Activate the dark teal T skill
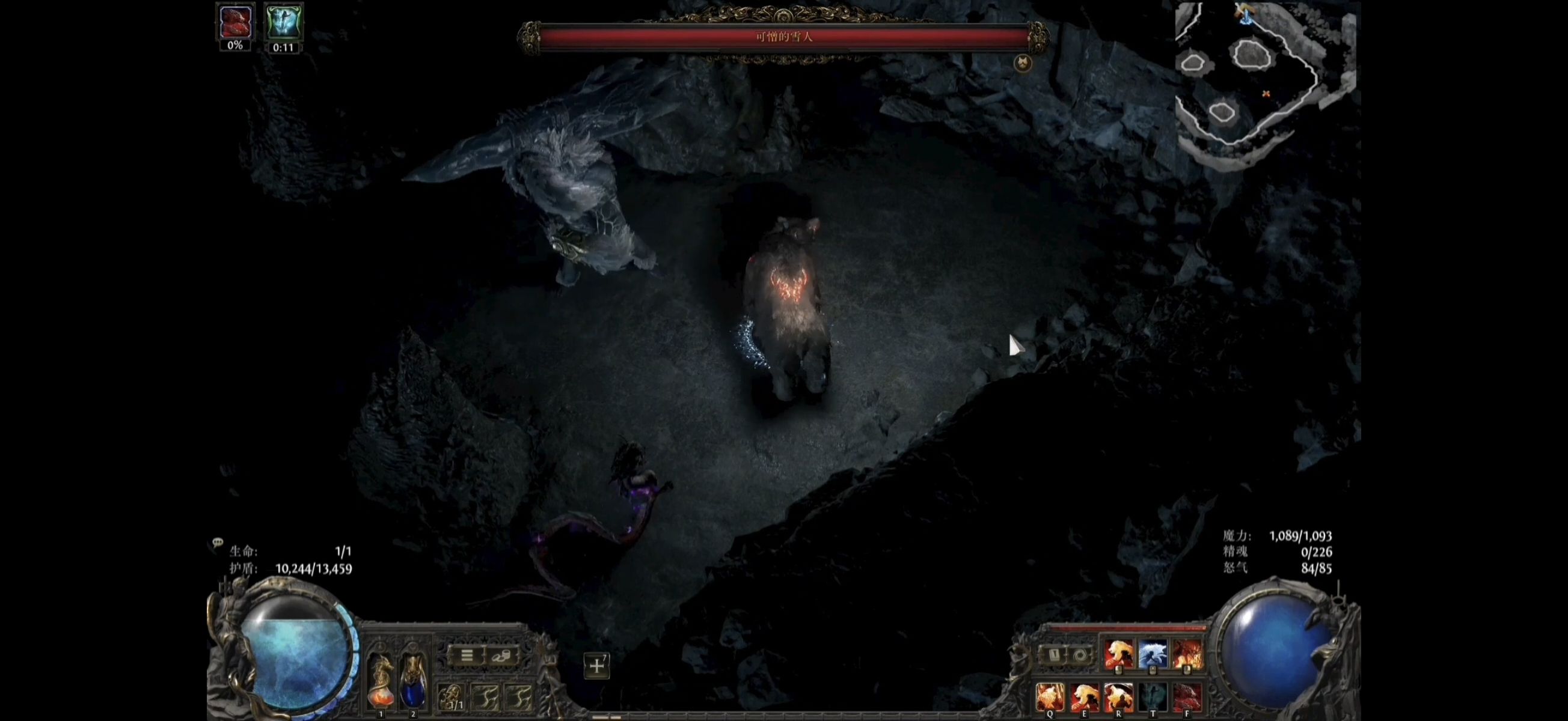The width and height of the screenshot is (1568, 721). point(1153,696)
